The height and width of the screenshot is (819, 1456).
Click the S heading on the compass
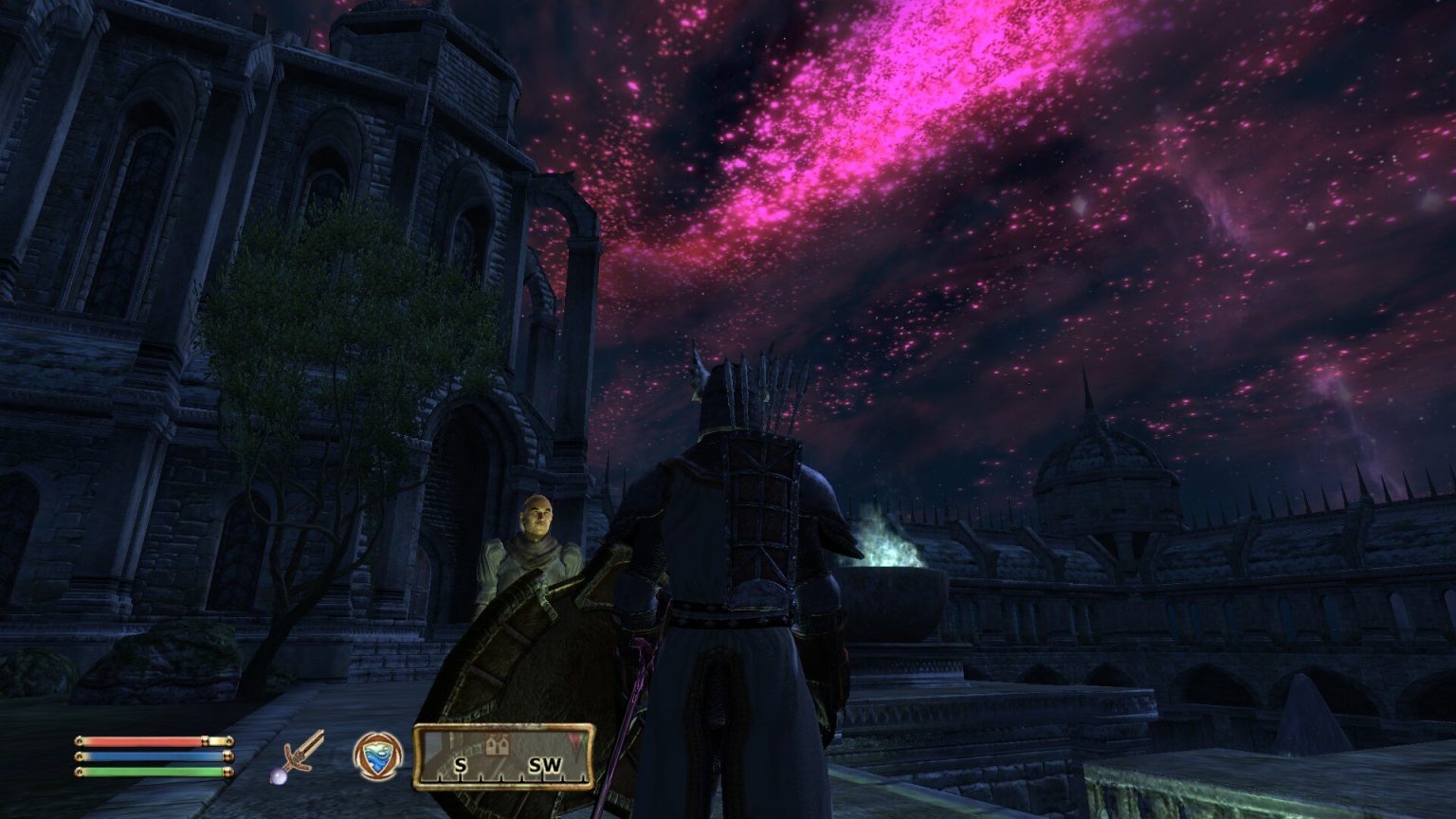(x=461, y=765)
